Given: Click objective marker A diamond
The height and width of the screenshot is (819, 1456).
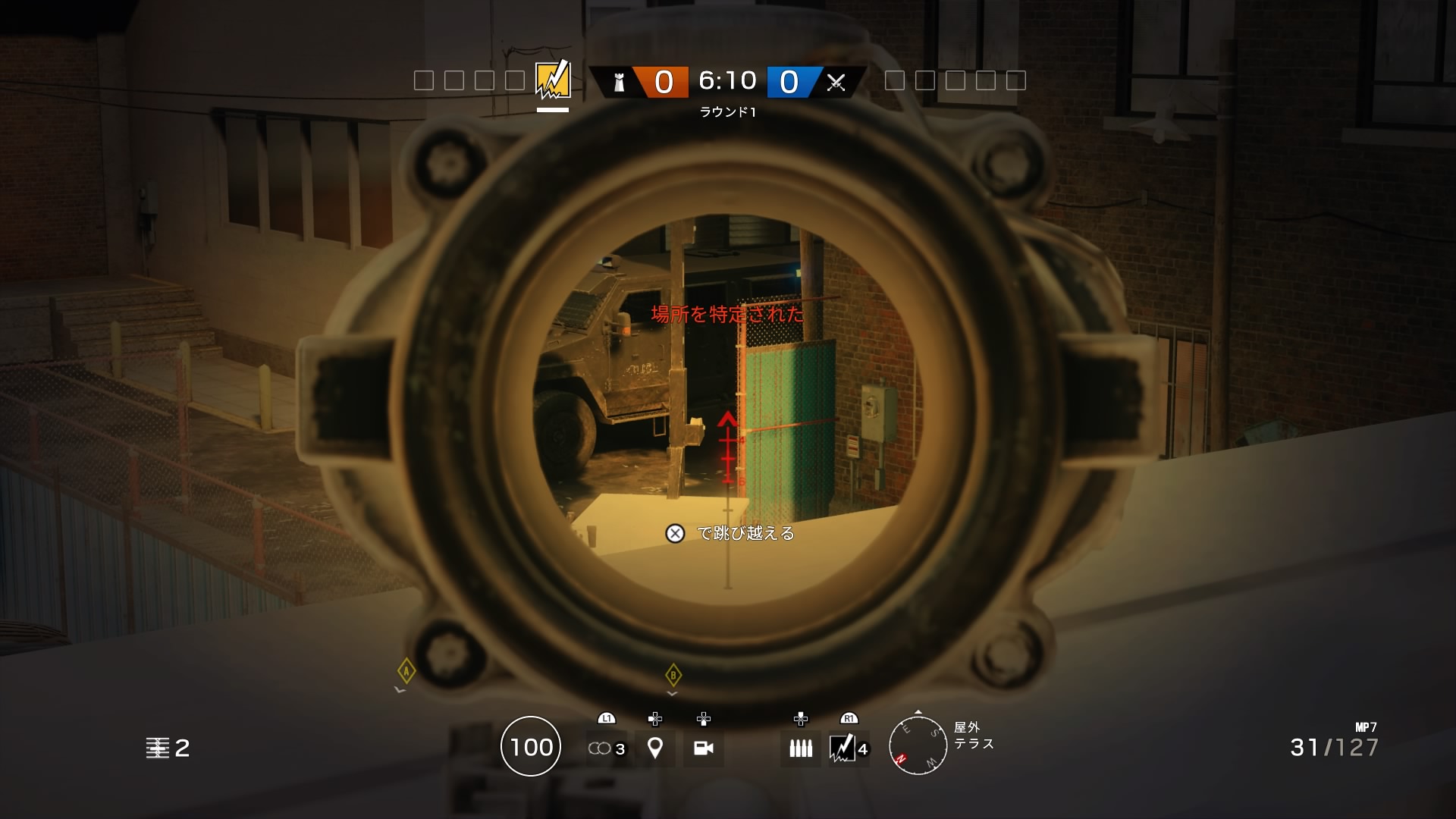Looking at the screenshot, I should [406, 670].
